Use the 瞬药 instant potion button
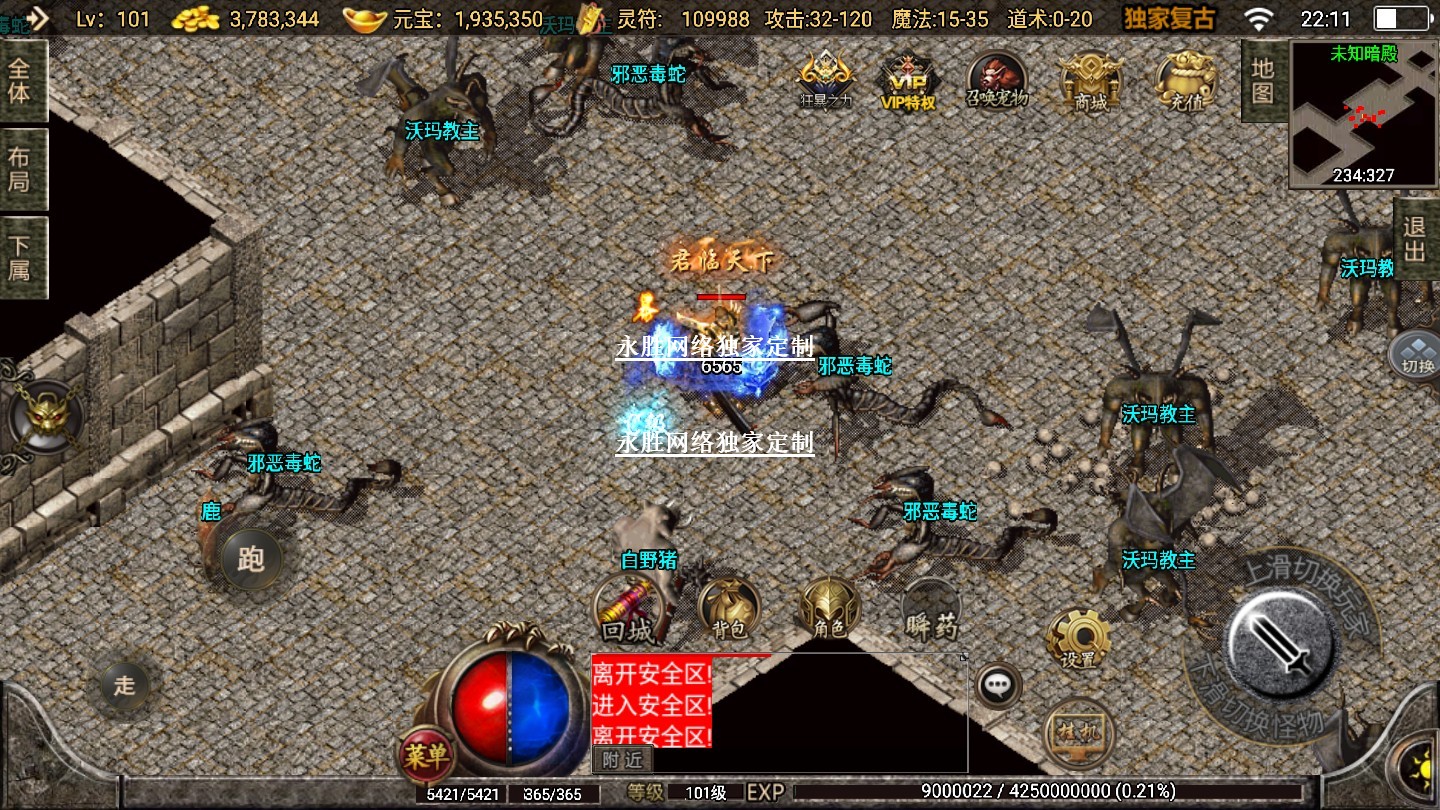 click(x=931, y=611)
